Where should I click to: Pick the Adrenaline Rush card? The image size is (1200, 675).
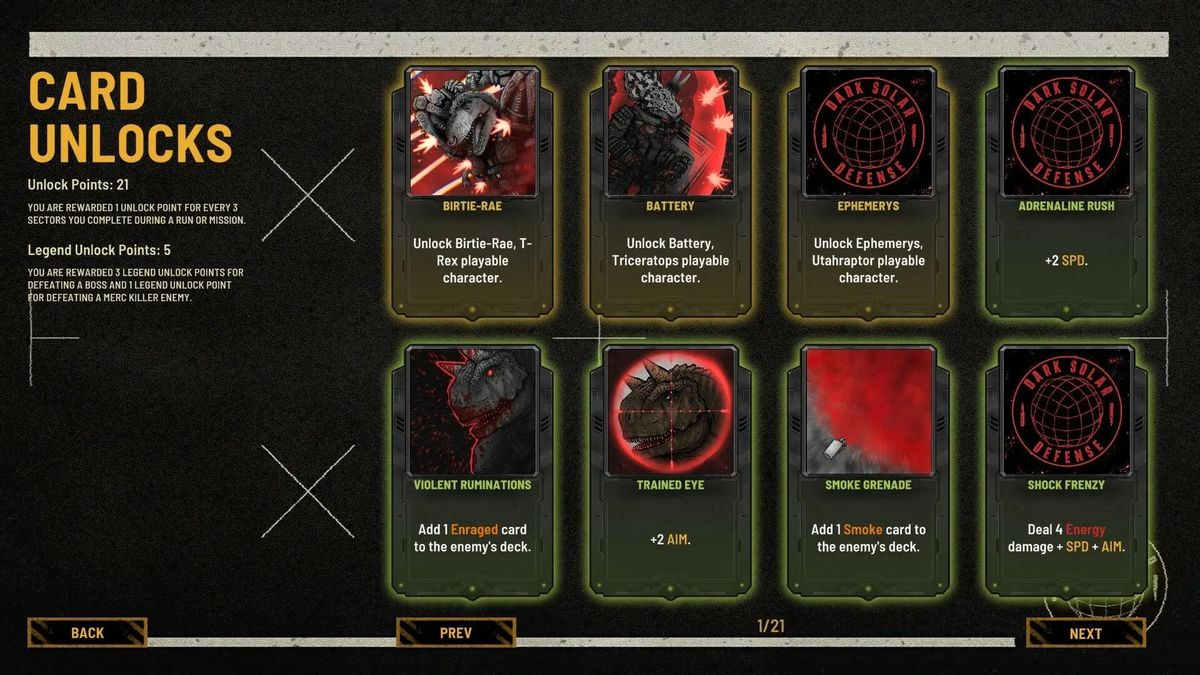coord(1065,190)
